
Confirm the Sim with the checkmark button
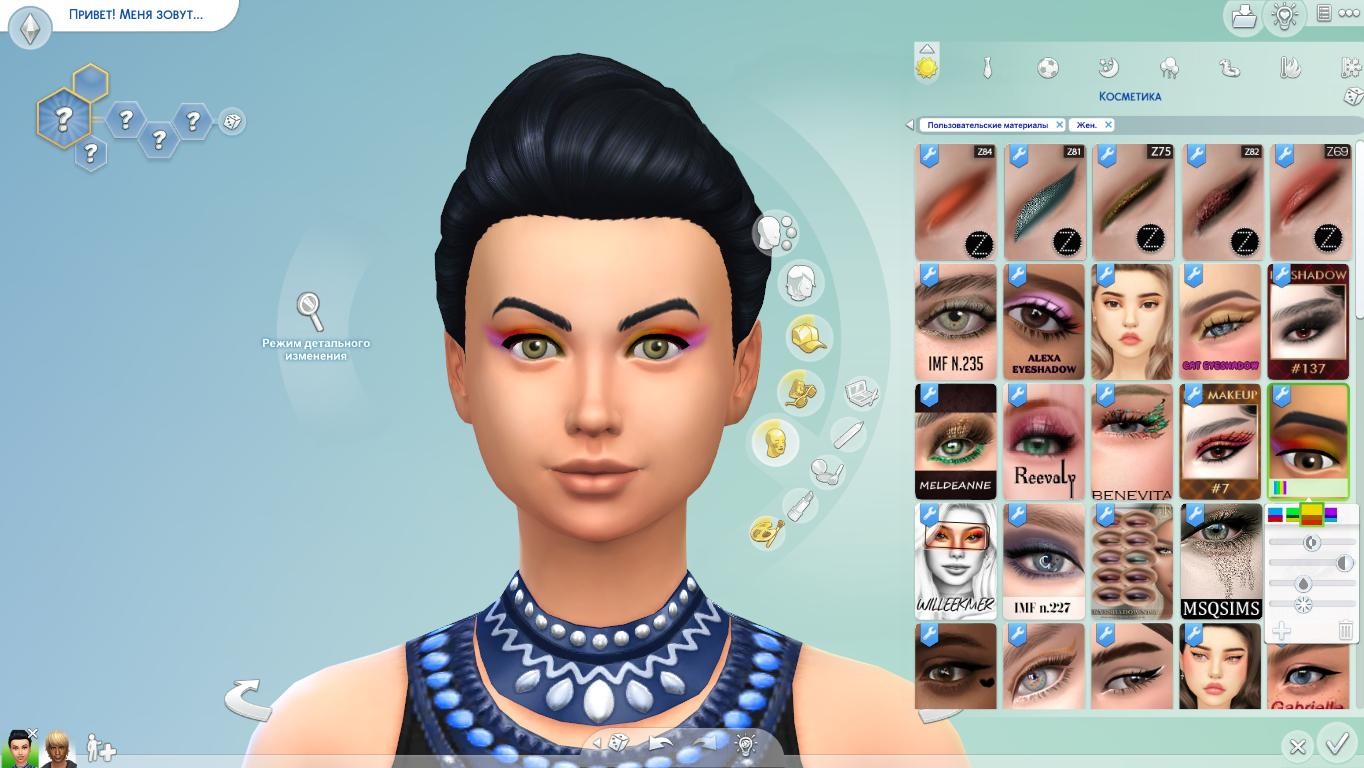(x=1337, y=744)
